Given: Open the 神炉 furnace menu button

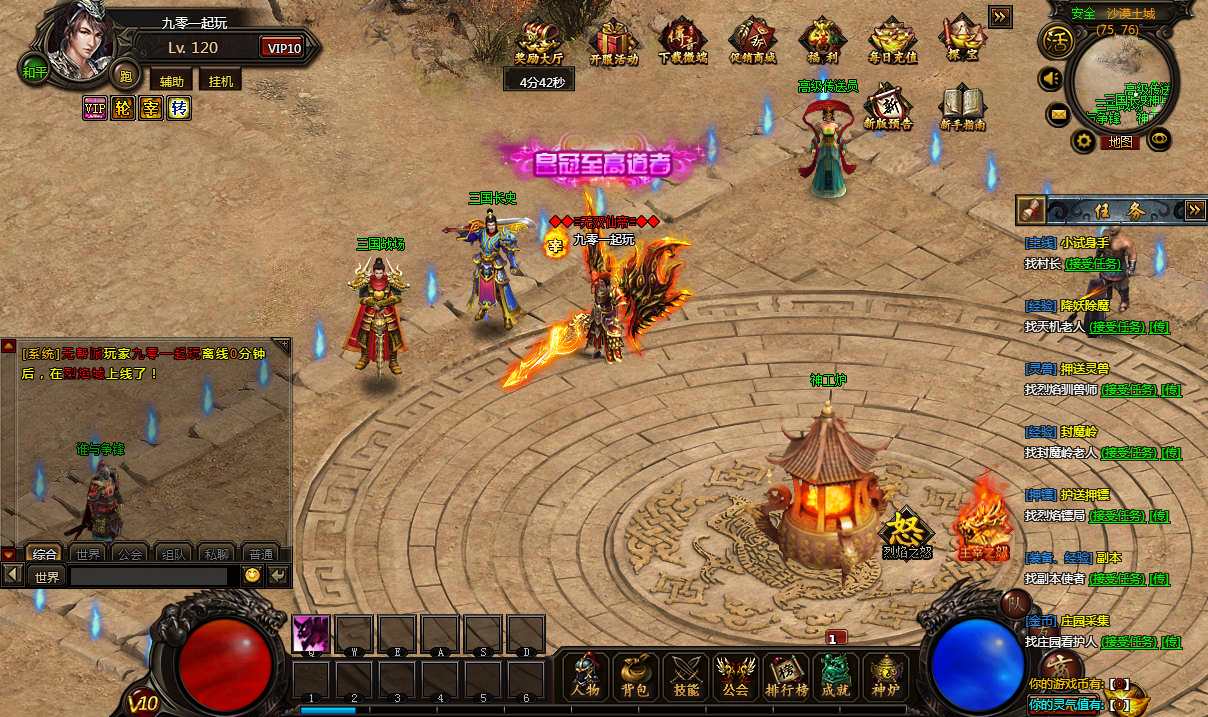Looking at the screenshot, I should 886,675.
